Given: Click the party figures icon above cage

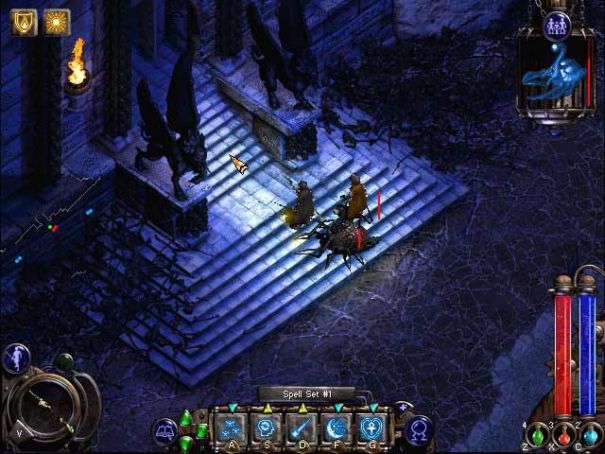Looking at the screenshot, I should pos(557,24).
